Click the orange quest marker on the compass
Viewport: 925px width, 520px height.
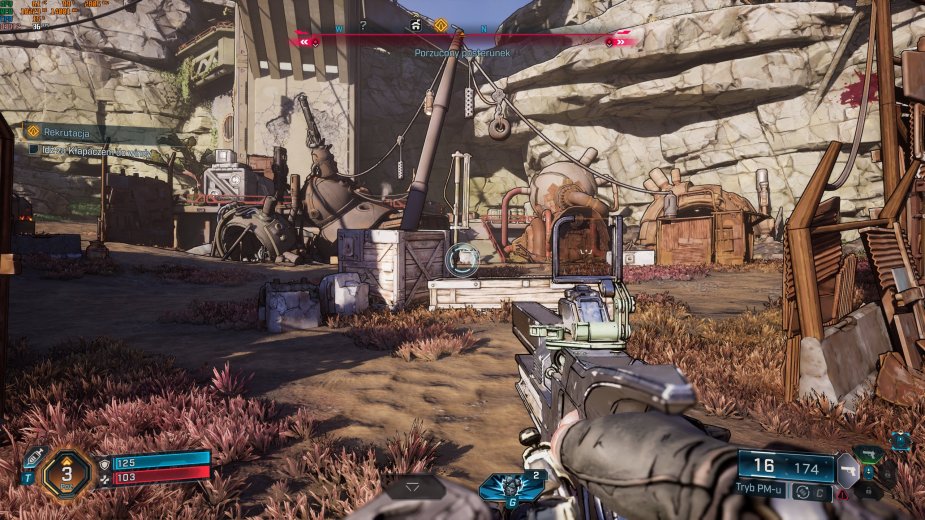(x=440, y=25)
